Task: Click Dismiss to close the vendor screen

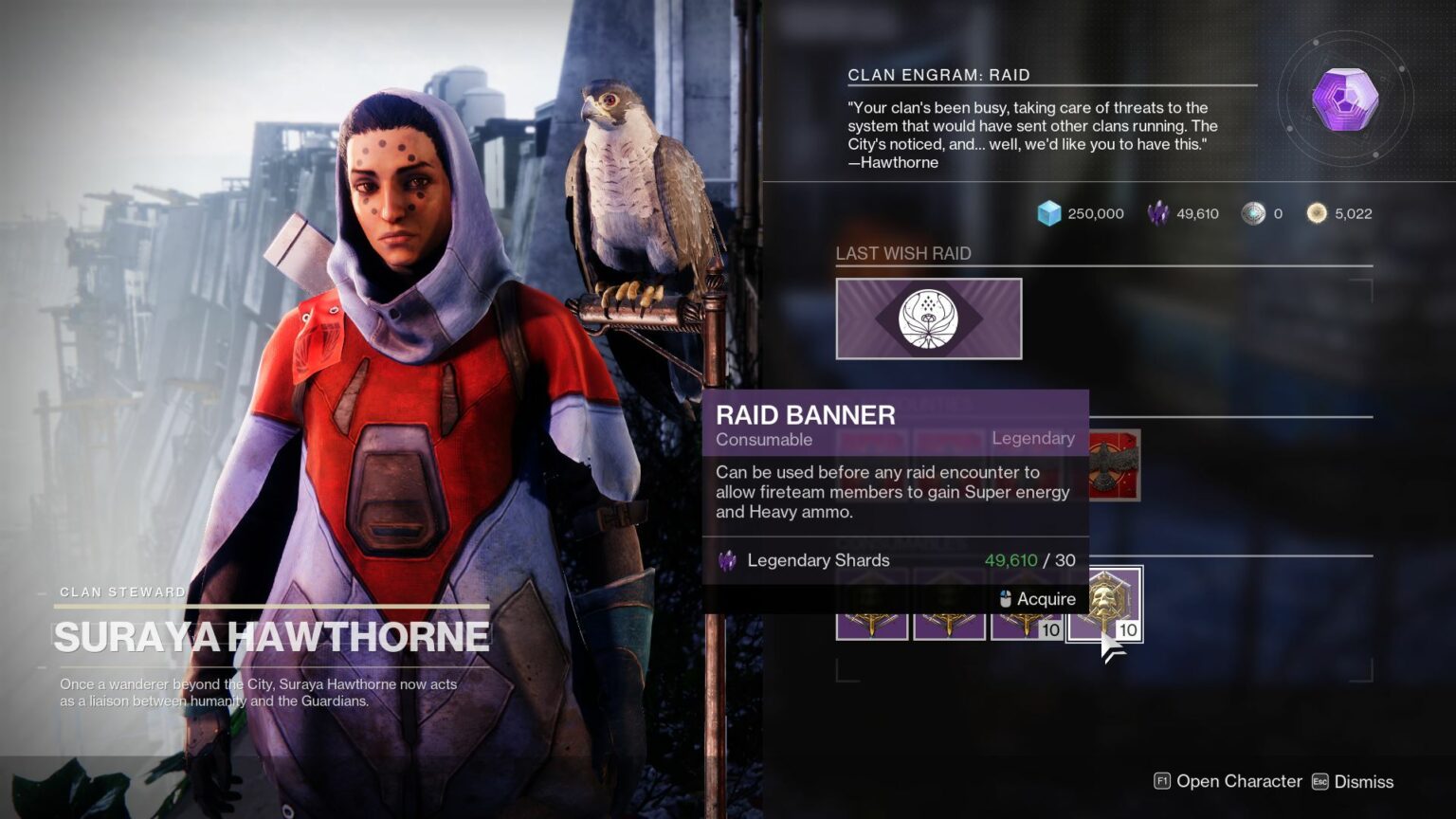Action: click(x=1362, y=781)
